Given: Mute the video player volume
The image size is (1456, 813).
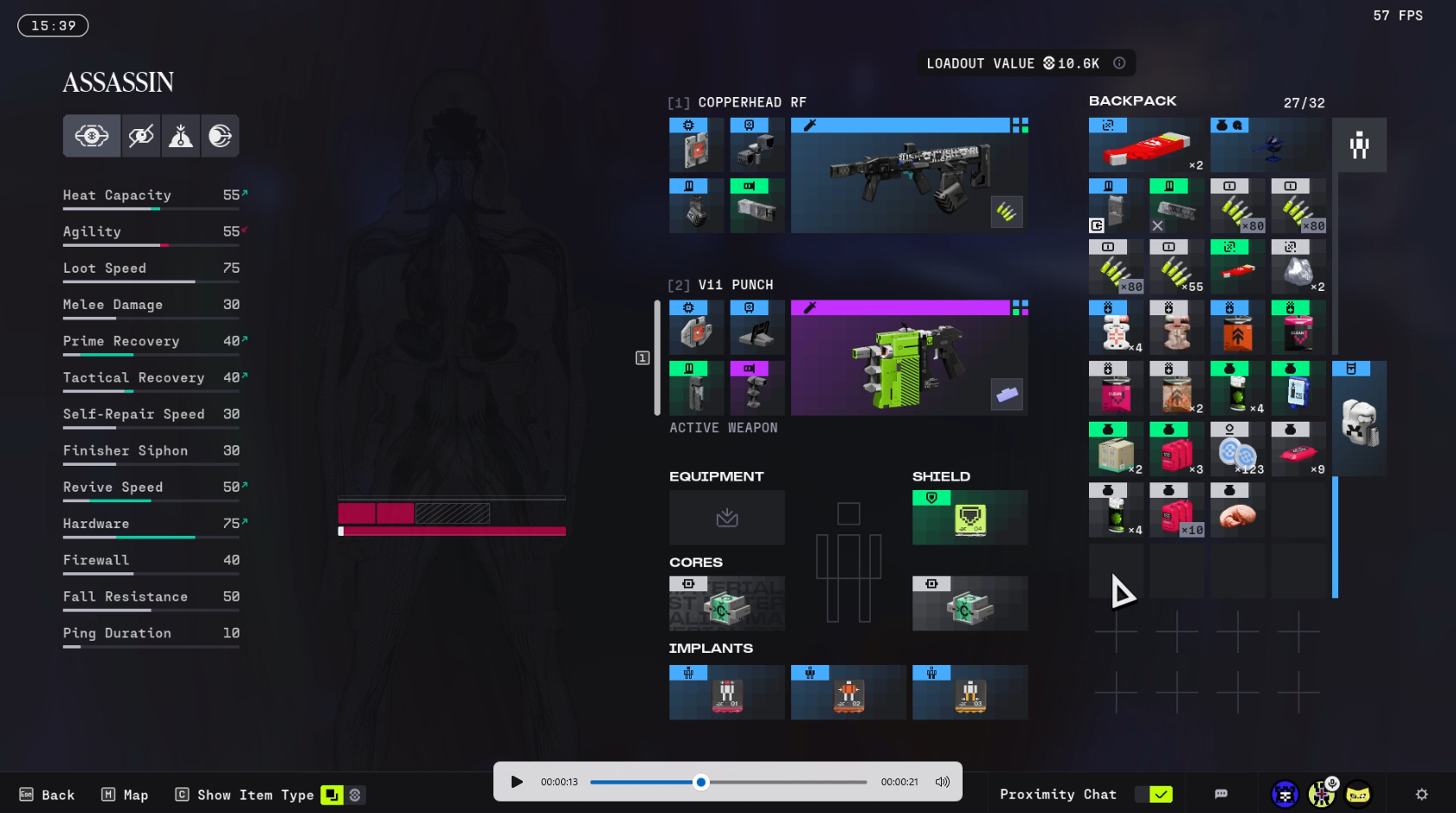Looking at the screenshot, I should [x=943, y=782].
